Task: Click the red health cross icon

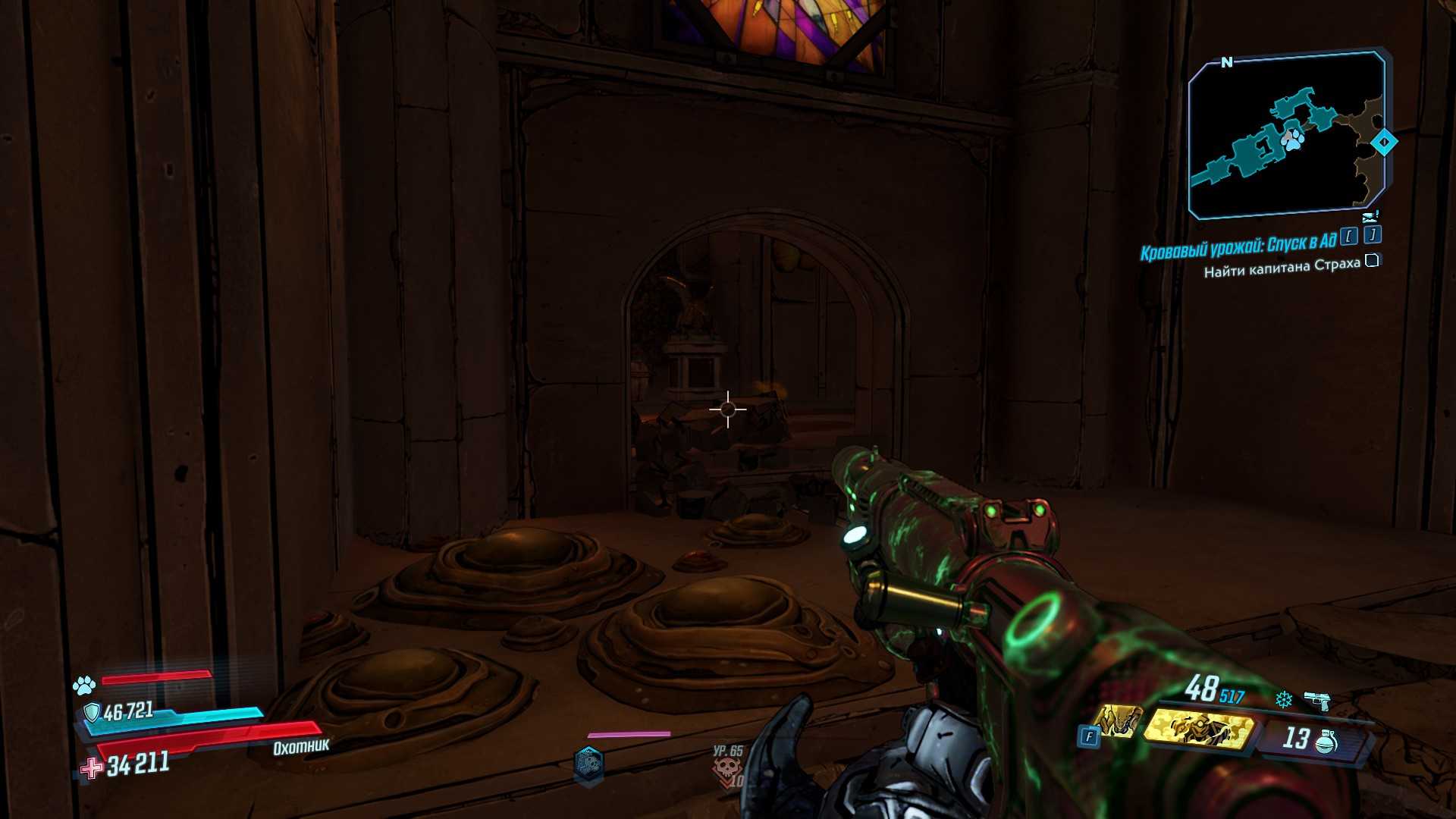Action: point(92,768)
